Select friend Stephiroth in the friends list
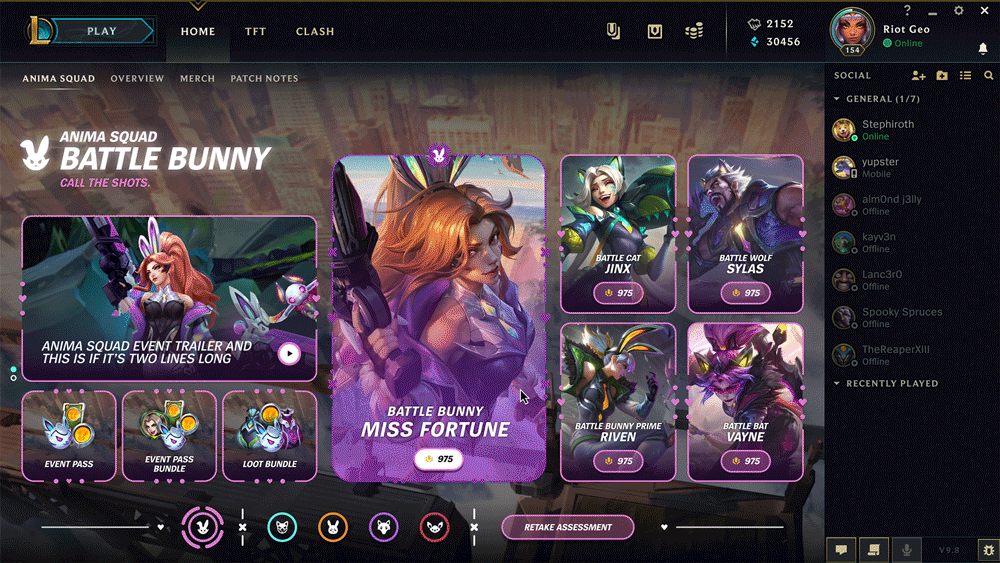The image size is (1000, 563). point(887,130)
